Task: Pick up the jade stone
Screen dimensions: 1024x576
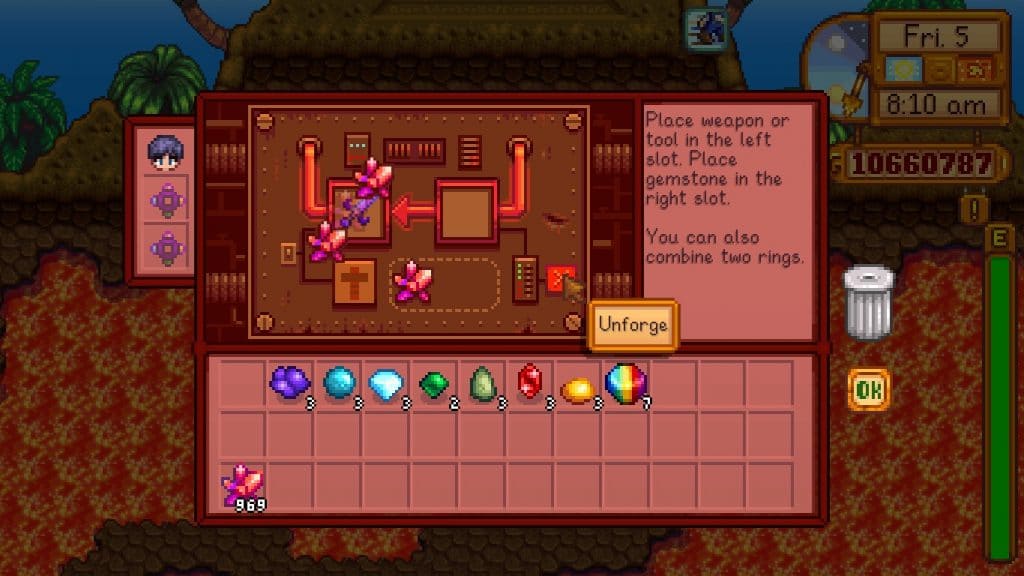Action: (x=482, y=382)
